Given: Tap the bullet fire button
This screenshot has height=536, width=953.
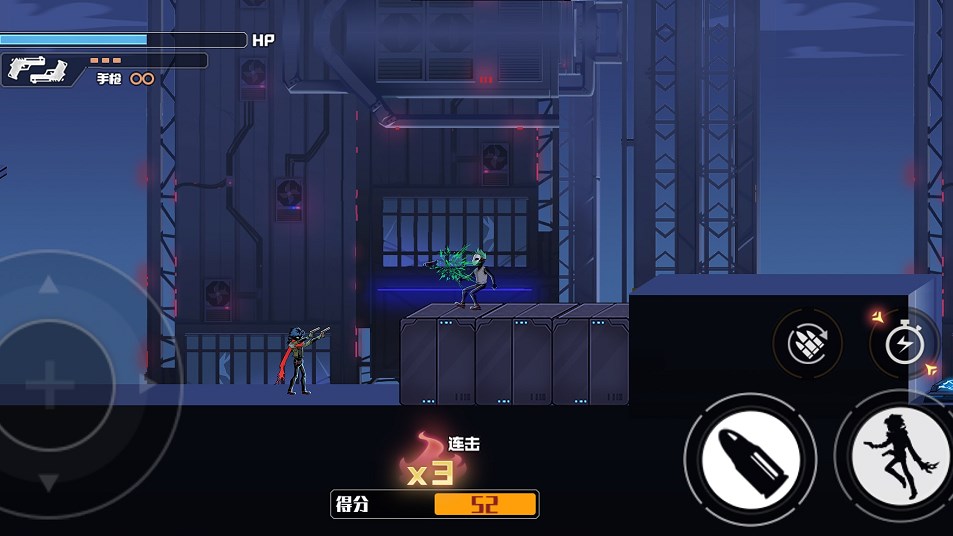Looking at the screenshot, I should [x=749, y=459].
